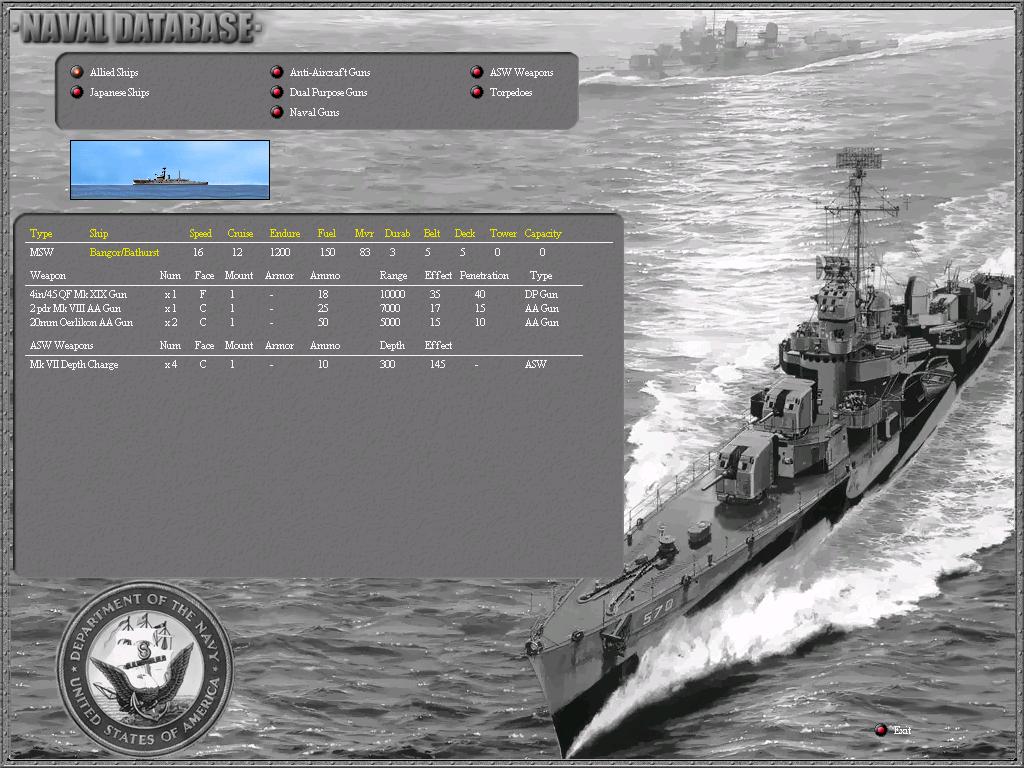Open the Anti-Aircraft Guns category
The image size is (1024, 768).
(x=277, y=72)
